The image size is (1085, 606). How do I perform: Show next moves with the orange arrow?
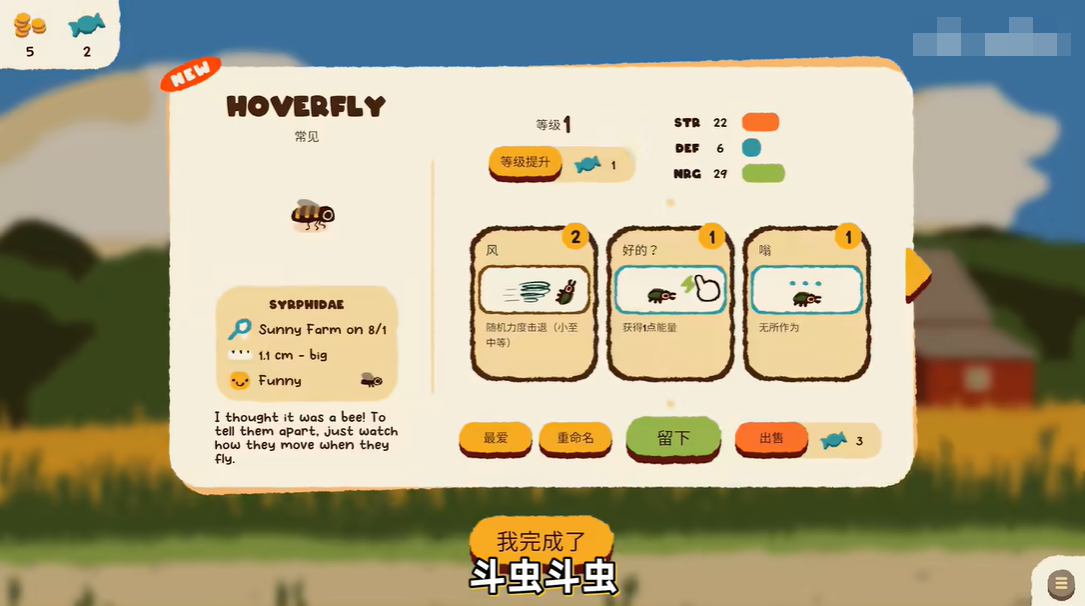917,273
